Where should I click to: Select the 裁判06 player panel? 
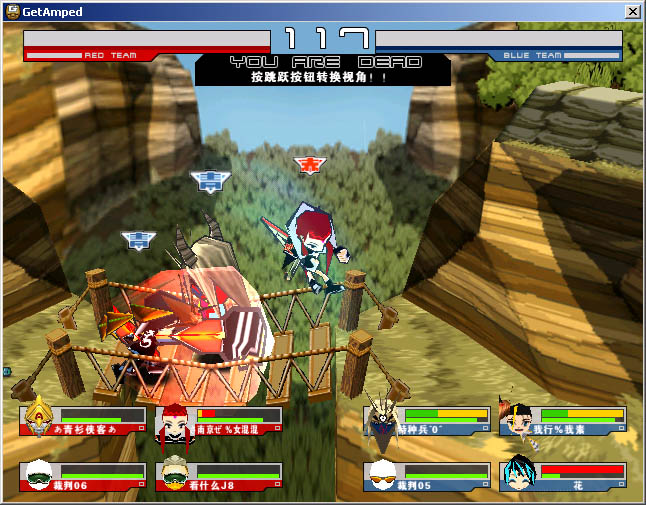click(x=82, y=476)
